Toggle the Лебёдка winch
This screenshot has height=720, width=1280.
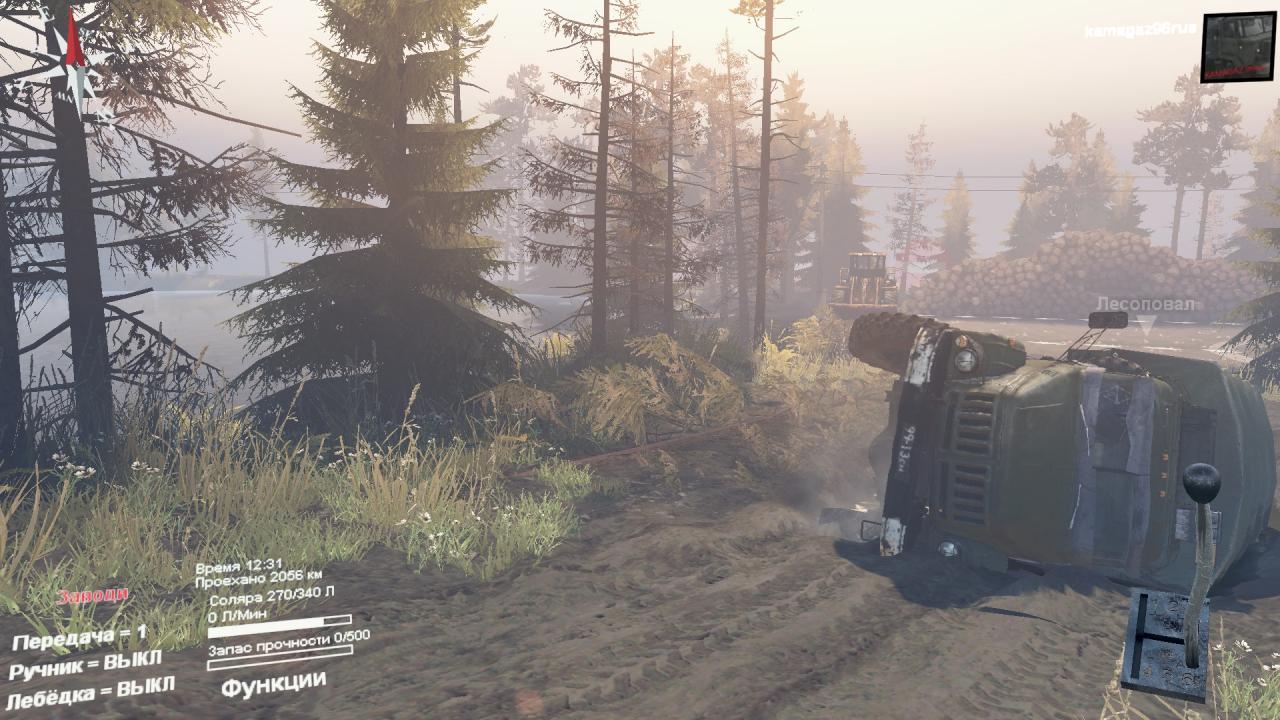(x=91, y=690)
